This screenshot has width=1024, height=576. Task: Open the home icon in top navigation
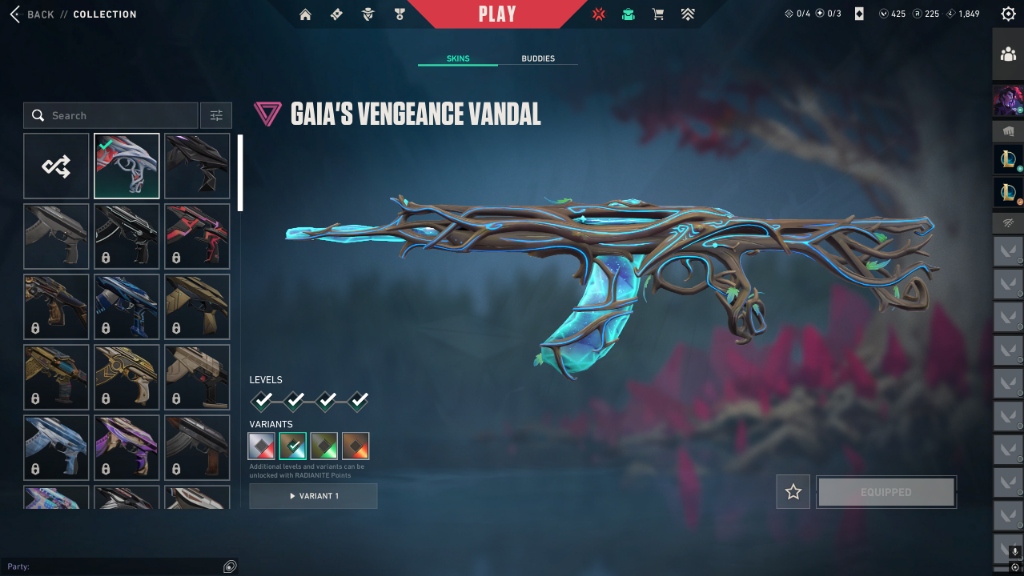305,15
